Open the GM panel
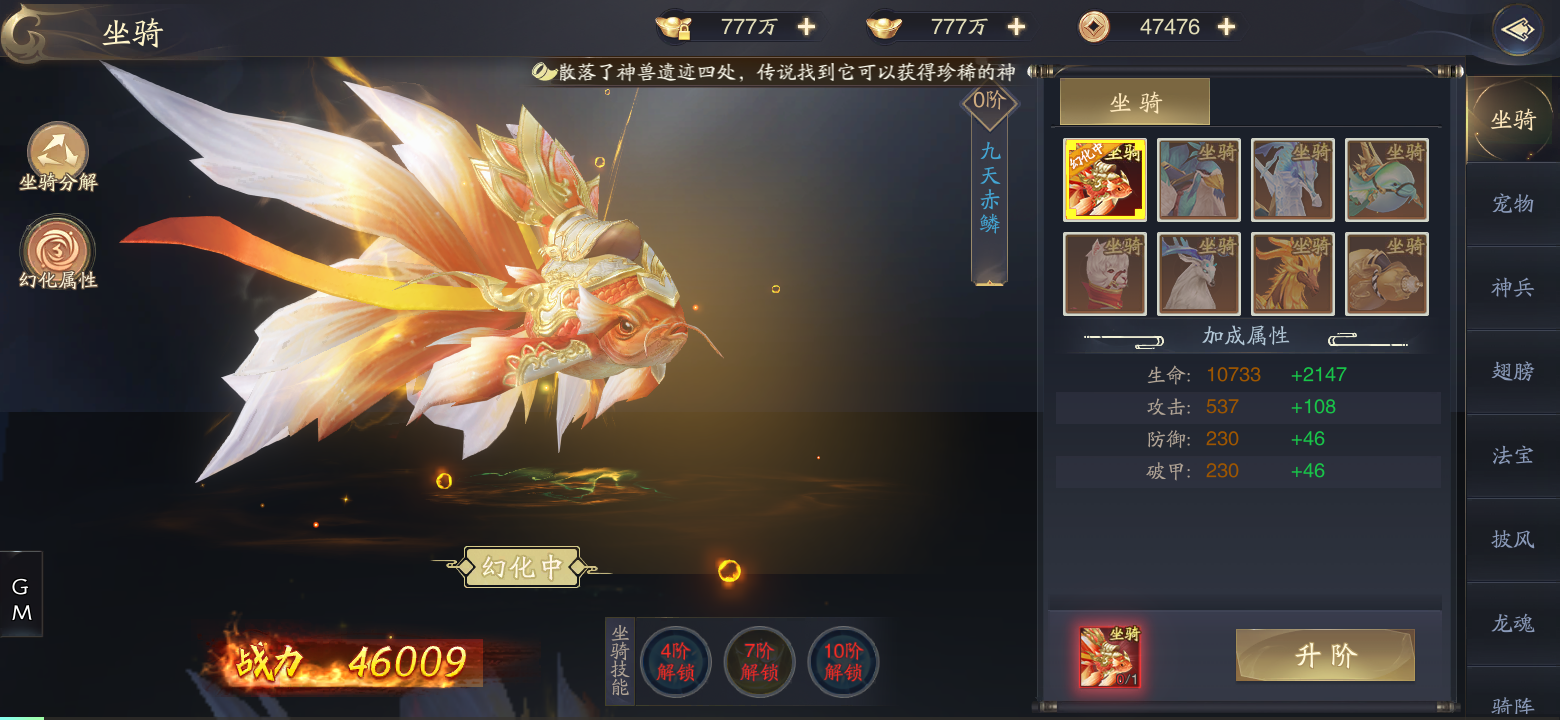1560x720 pixels. pyautogui.click(x=21, y=594)
